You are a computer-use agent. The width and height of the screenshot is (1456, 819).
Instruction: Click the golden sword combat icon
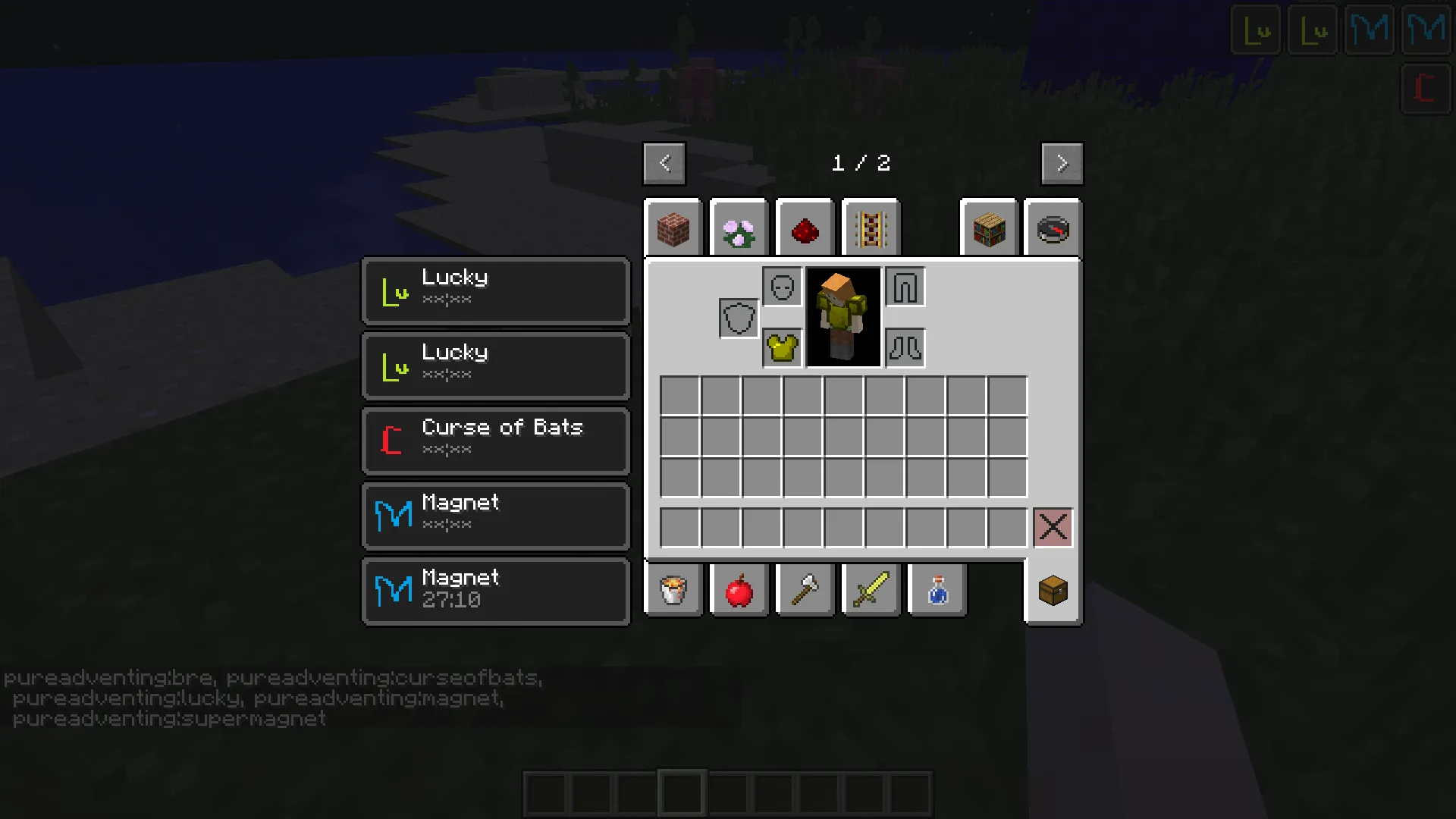[x=871, y=590]
